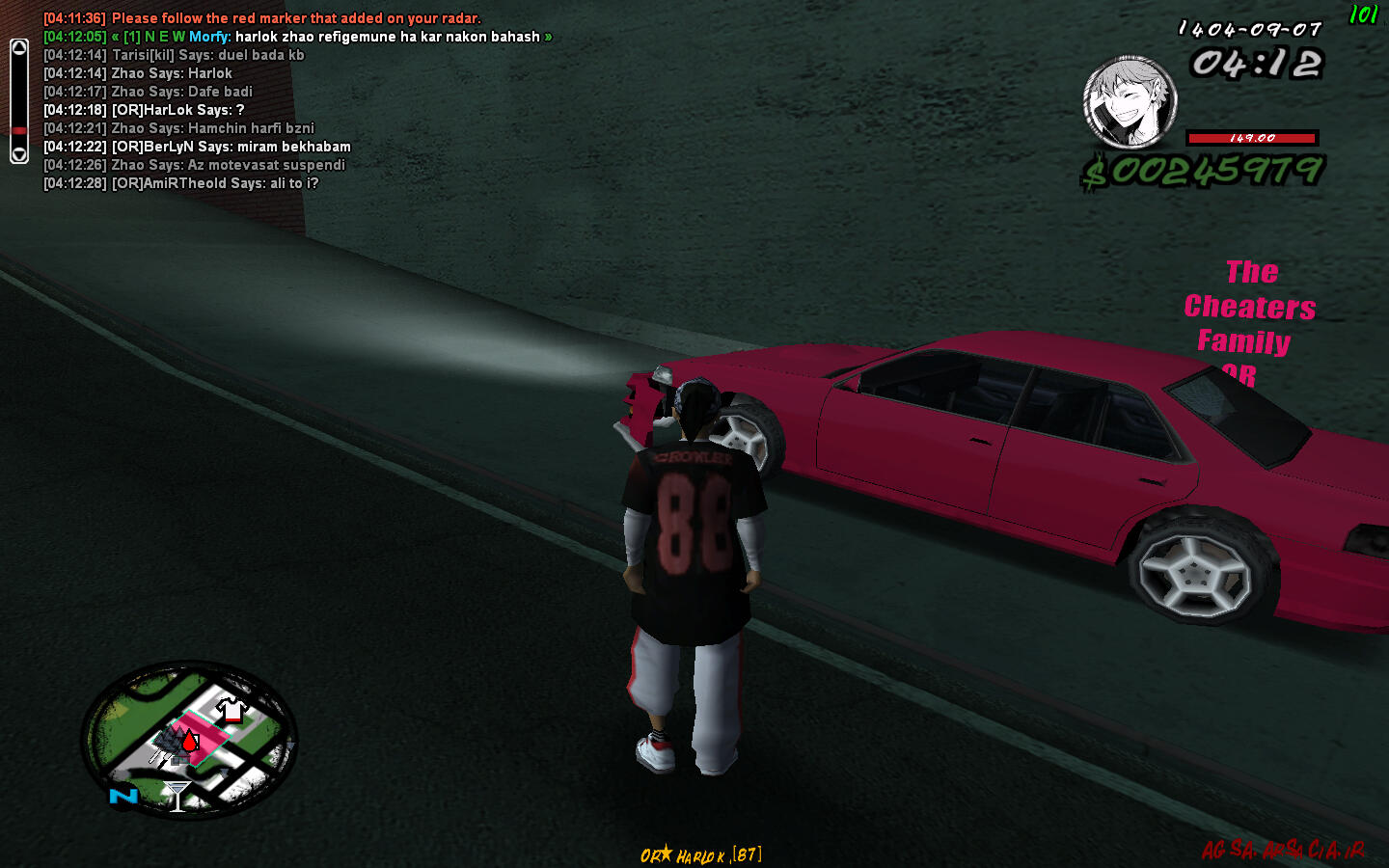Click the blue north indicator on radar
Viewport: 1389px width, 868px height.
(123, 796)
